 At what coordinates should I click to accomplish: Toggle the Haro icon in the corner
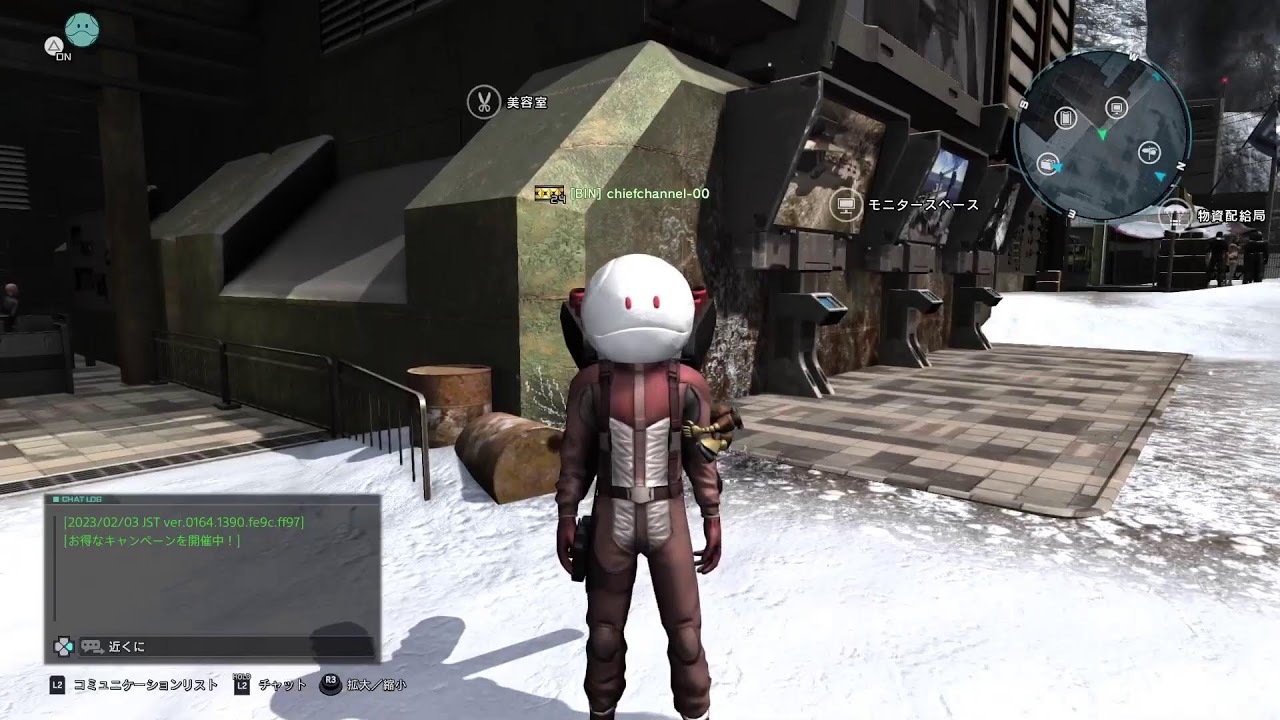tap(81, 29)
